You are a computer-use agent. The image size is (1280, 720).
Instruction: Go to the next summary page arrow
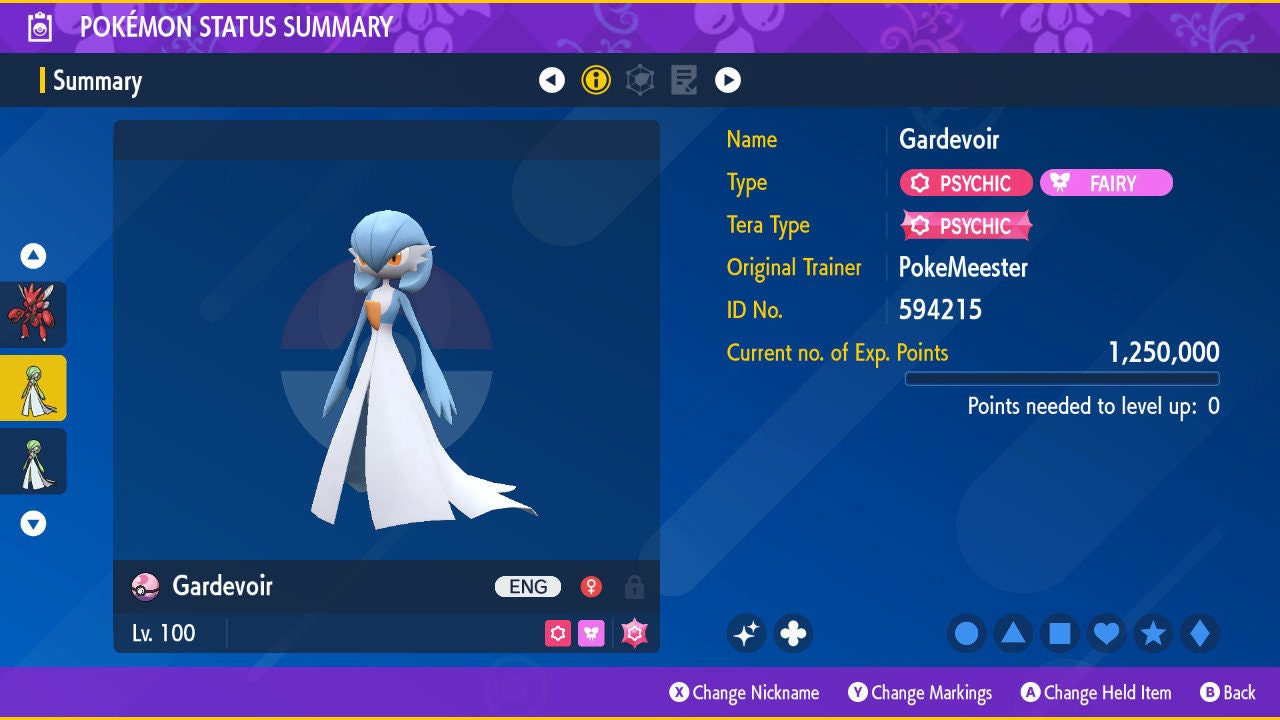click(x=728, y=80)
